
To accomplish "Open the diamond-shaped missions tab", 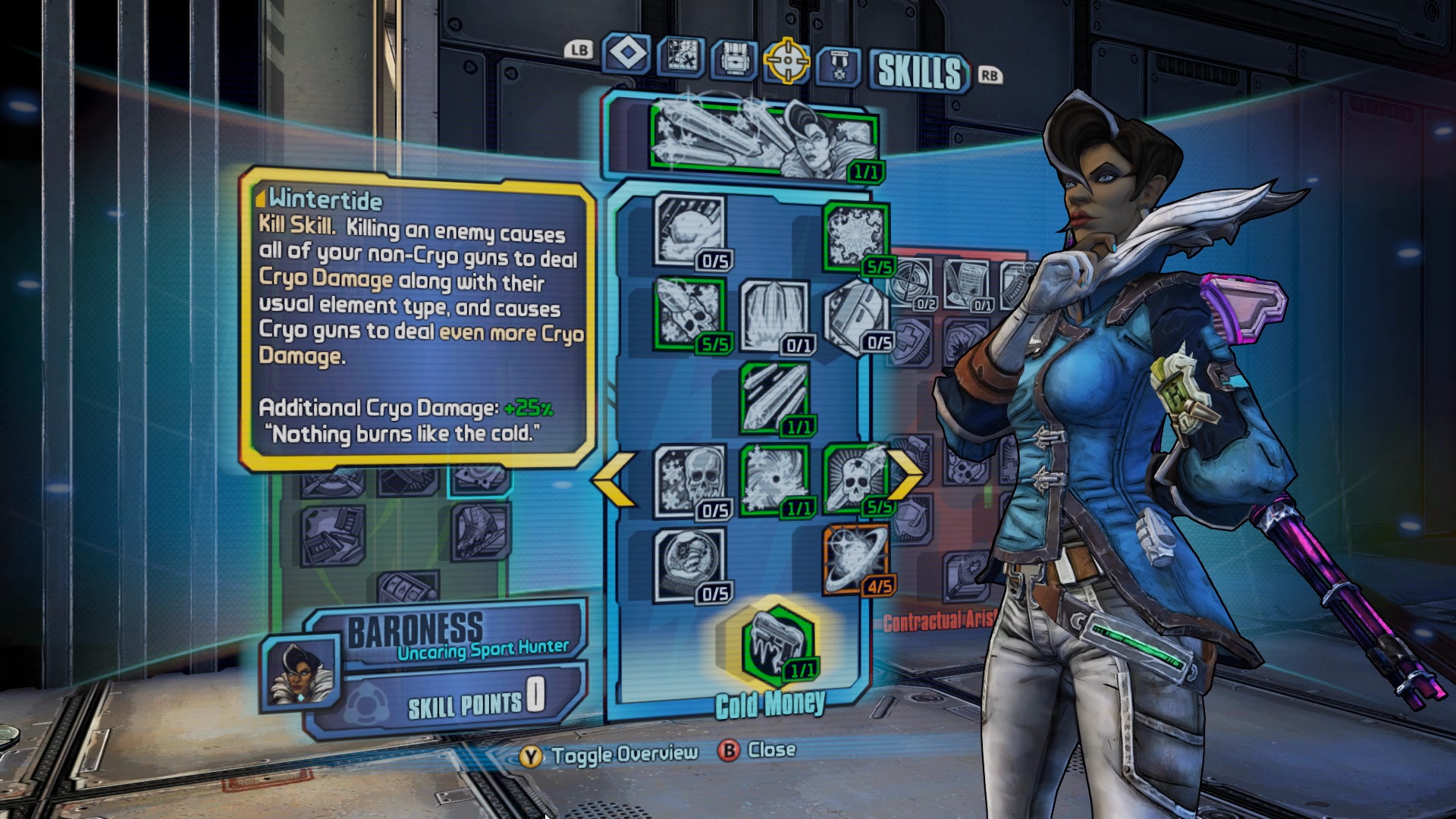I will pyautogui.click(x=626, y=55).
